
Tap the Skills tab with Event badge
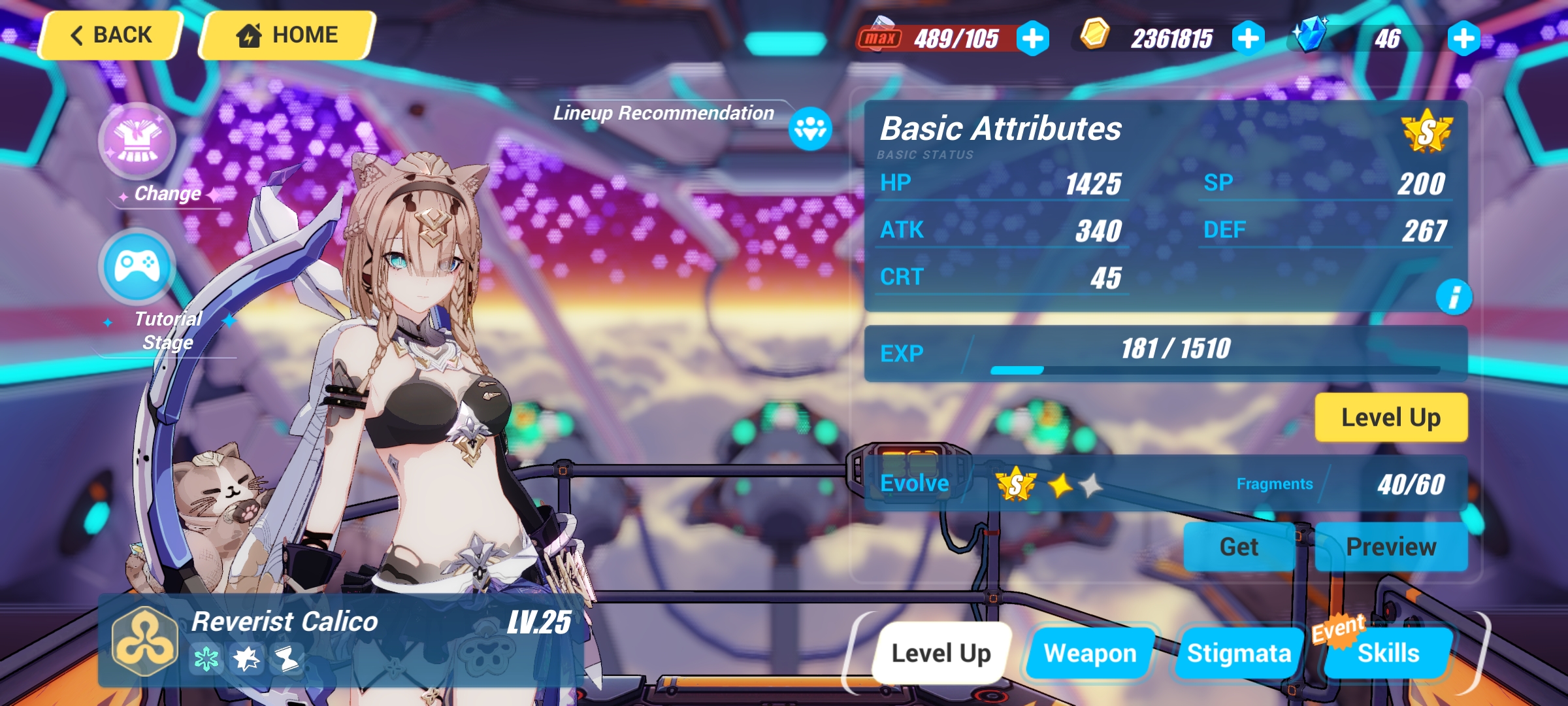(x=1387, y=651)
